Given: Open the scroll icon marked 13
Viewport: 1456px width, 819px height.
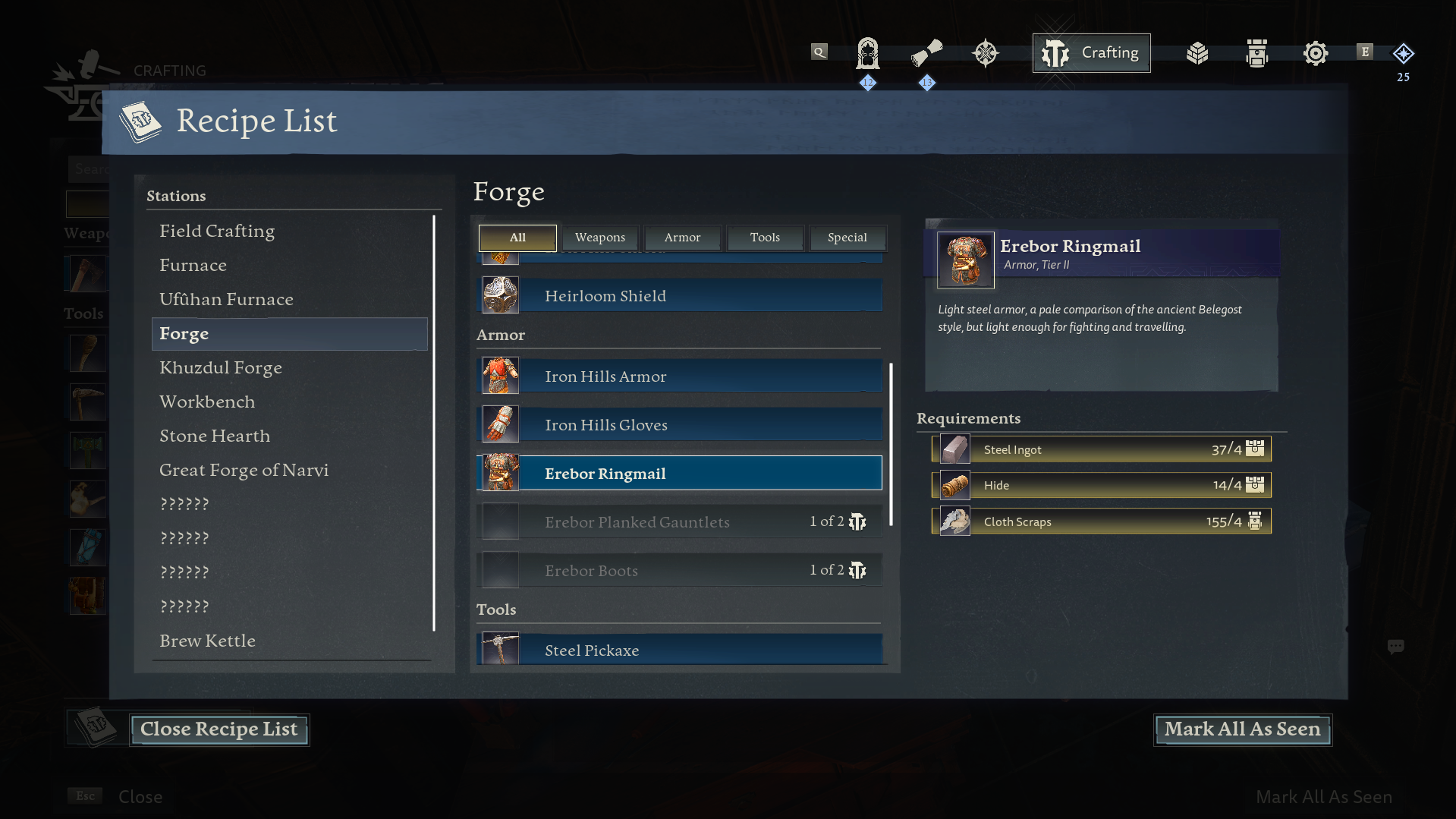Looking at the screenshot, I should tap(926, 52).
